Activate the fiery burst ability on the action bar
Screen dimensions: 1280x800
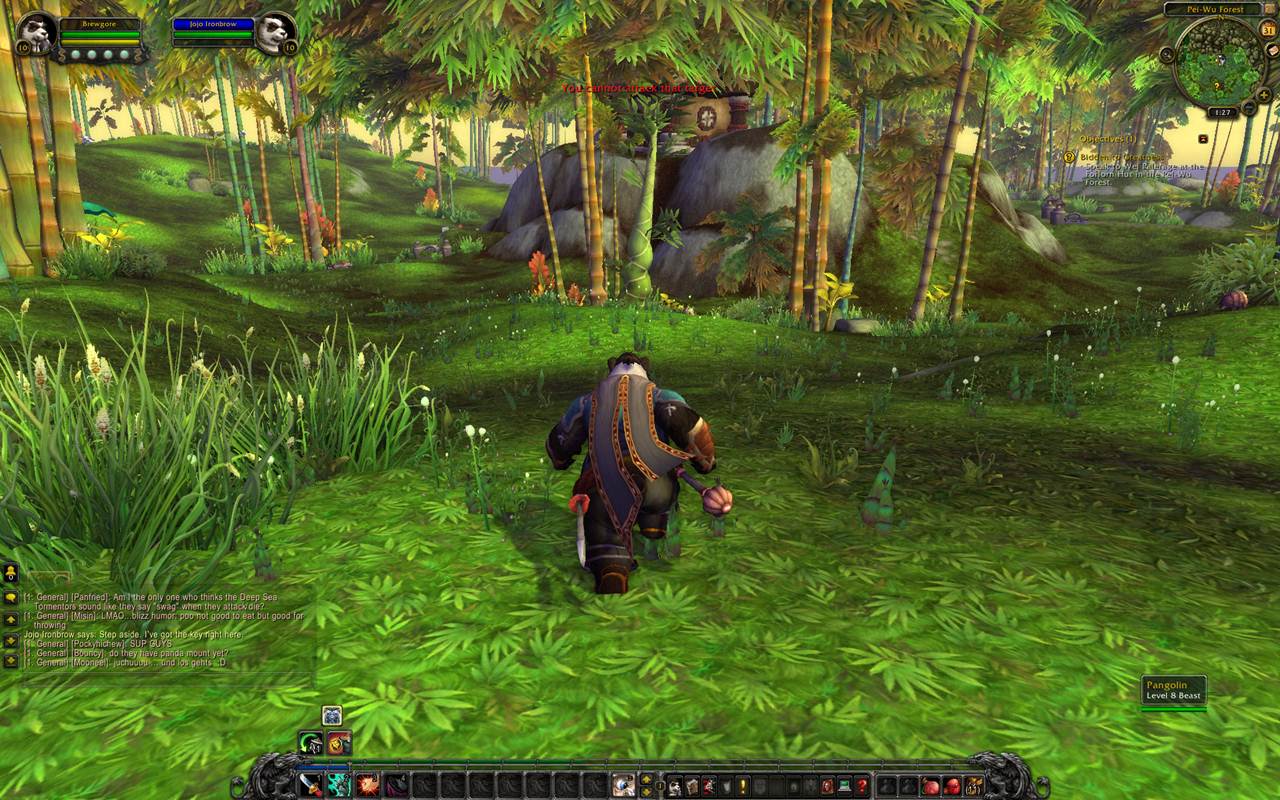pos(367,786)
